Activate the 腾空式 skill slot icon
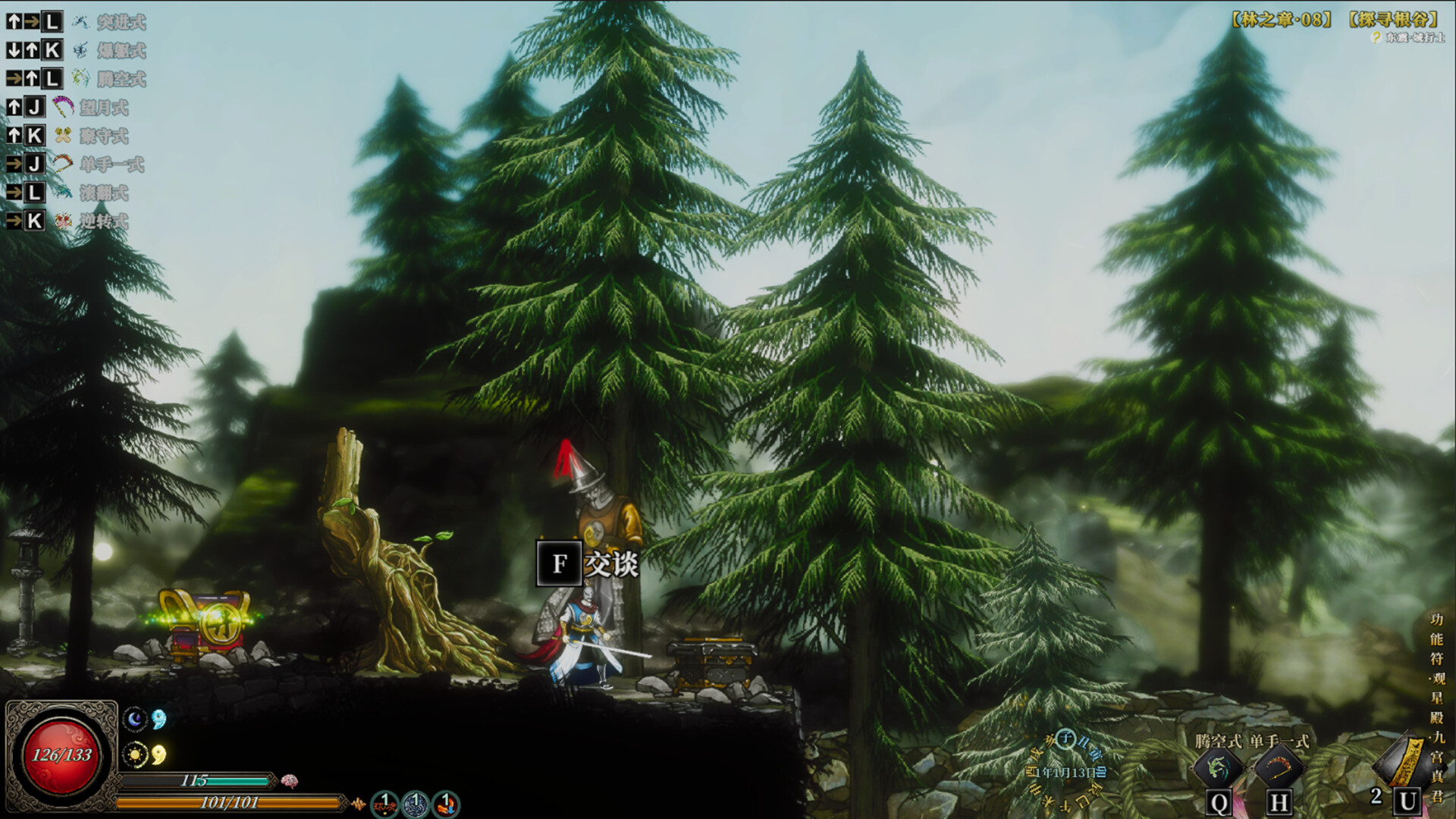Screen dimensions: 1456x819 tap(1218, 768)
